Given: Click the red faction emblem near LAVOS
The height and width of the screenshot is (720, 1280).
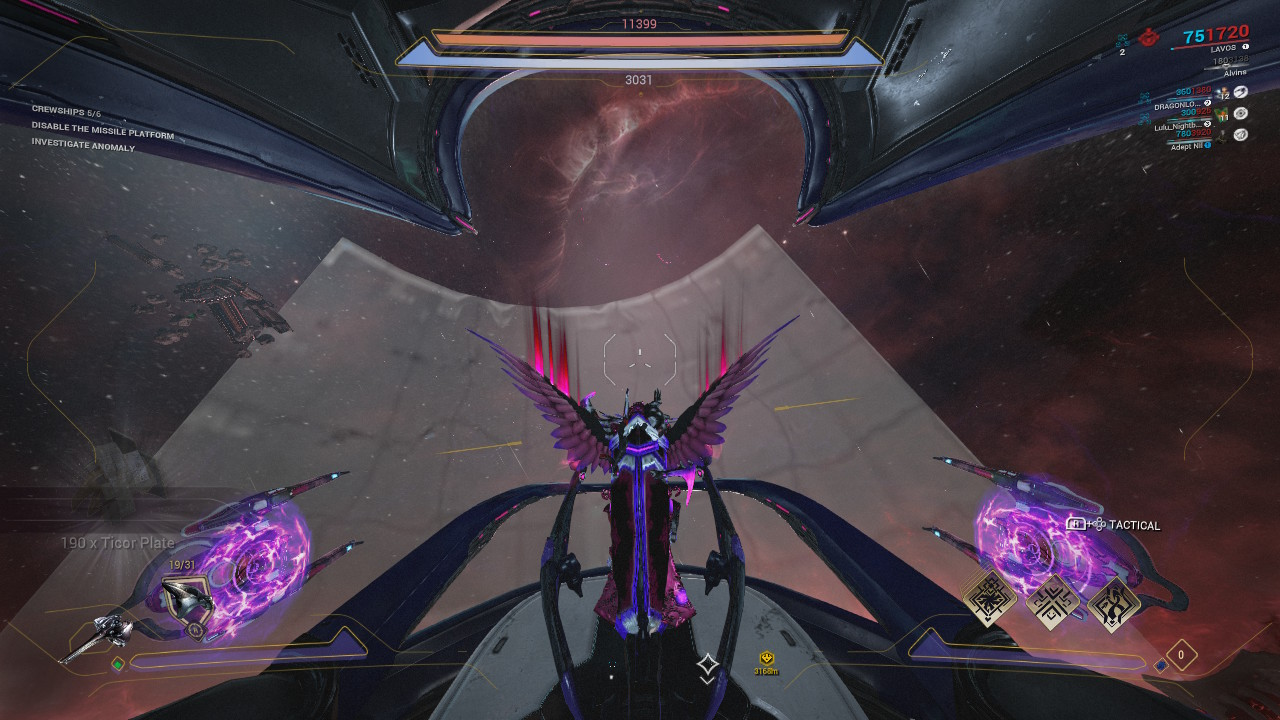Looking at the screenshot, I should tap(1148, 38).
